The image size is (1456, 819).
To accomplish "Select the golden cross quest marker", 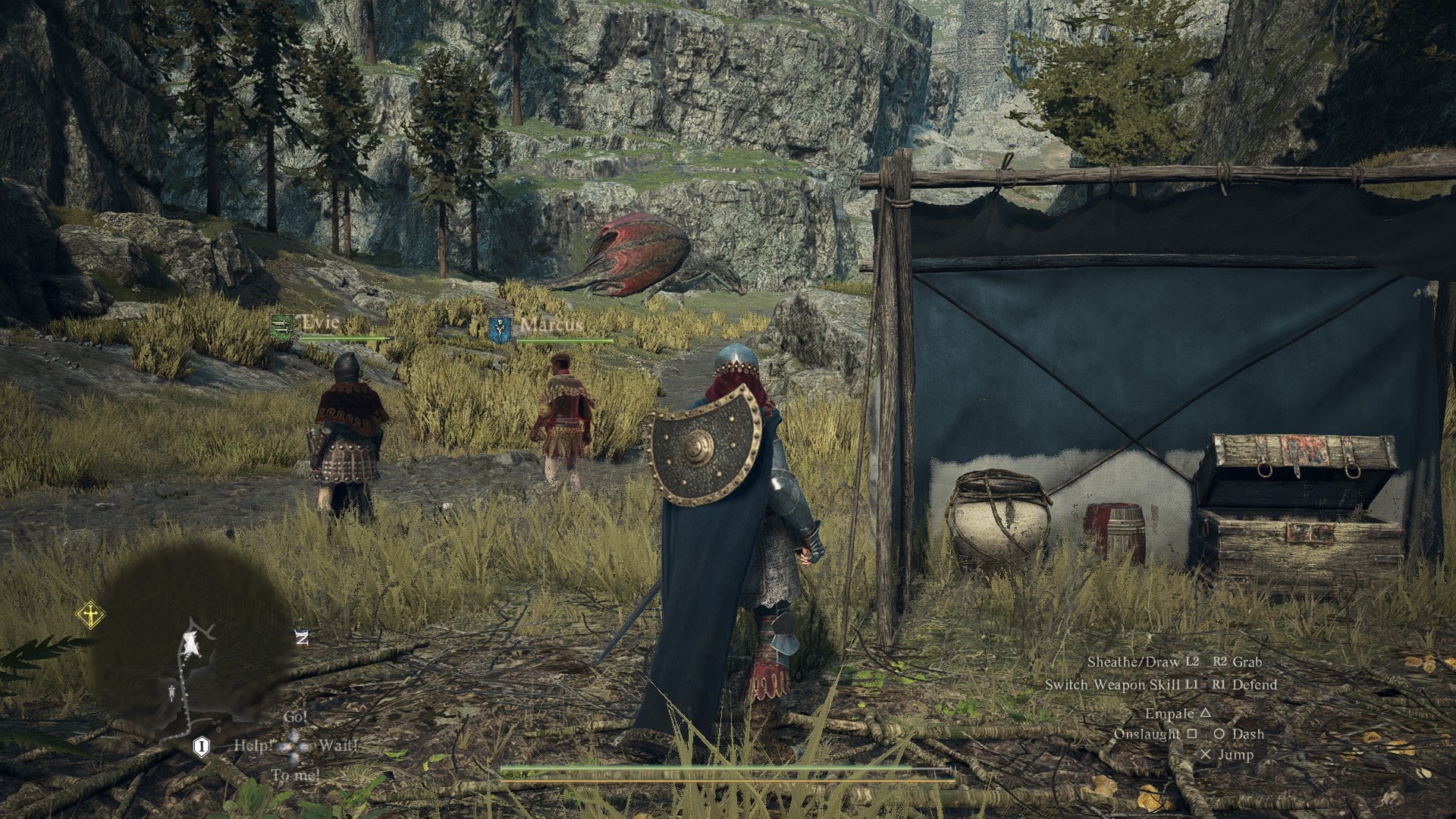I will coord(90,614).
